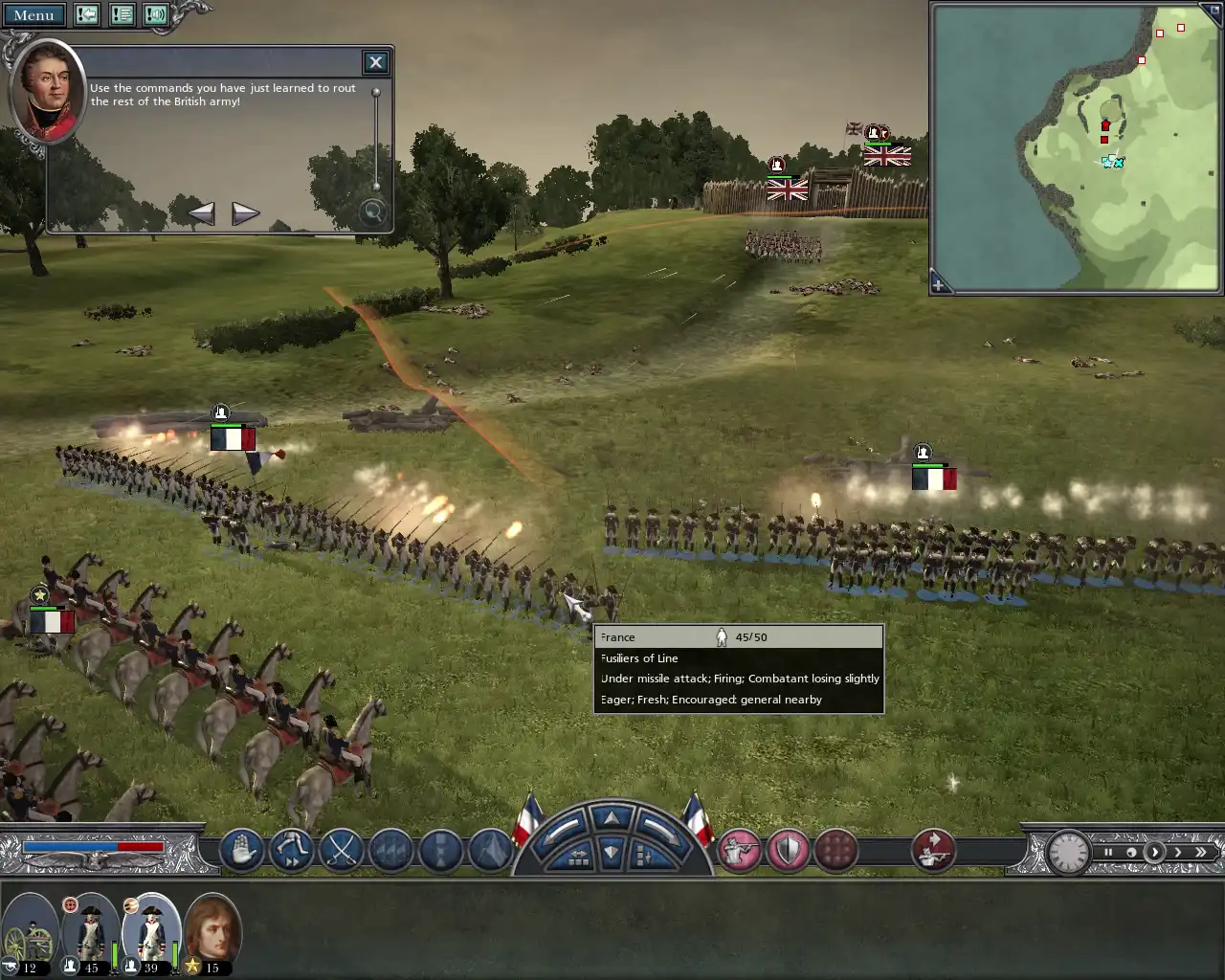Toggle run mode (running legs icon)
The image size is (1225, 980).
coord(291,850)
